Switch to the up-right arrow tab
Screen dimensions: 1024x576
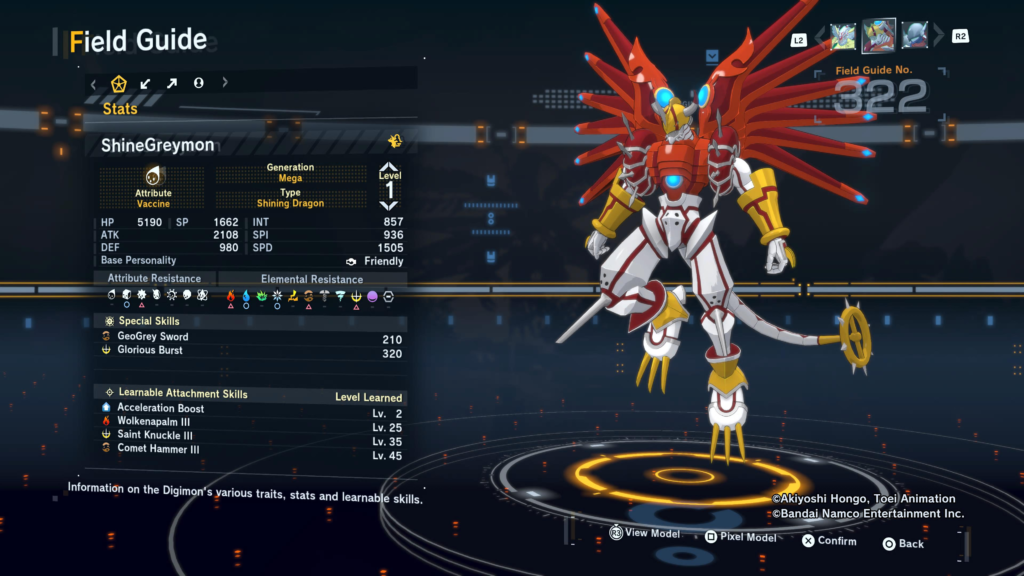[172, 83]
